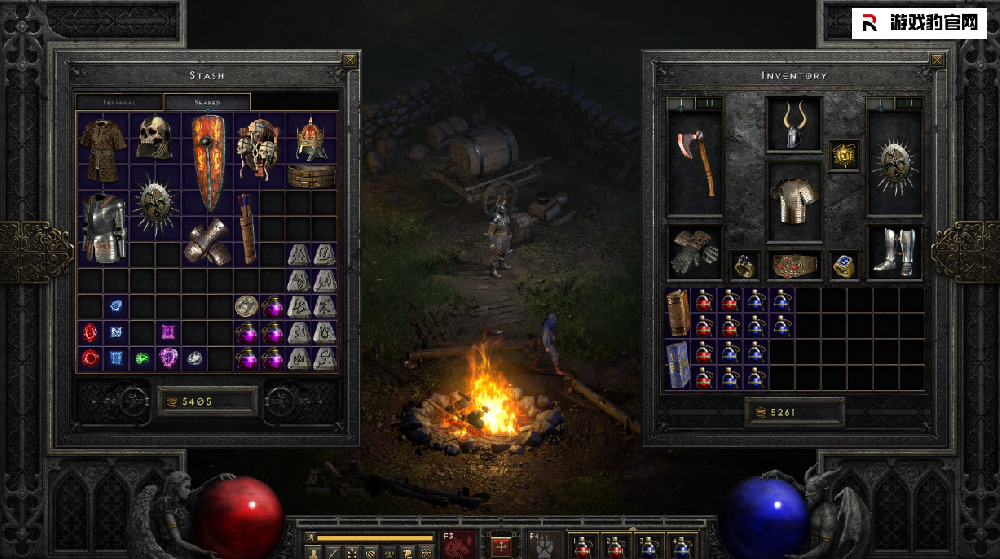
Task: Pick the crowned helmet in stash
Action: coord(311,138)
